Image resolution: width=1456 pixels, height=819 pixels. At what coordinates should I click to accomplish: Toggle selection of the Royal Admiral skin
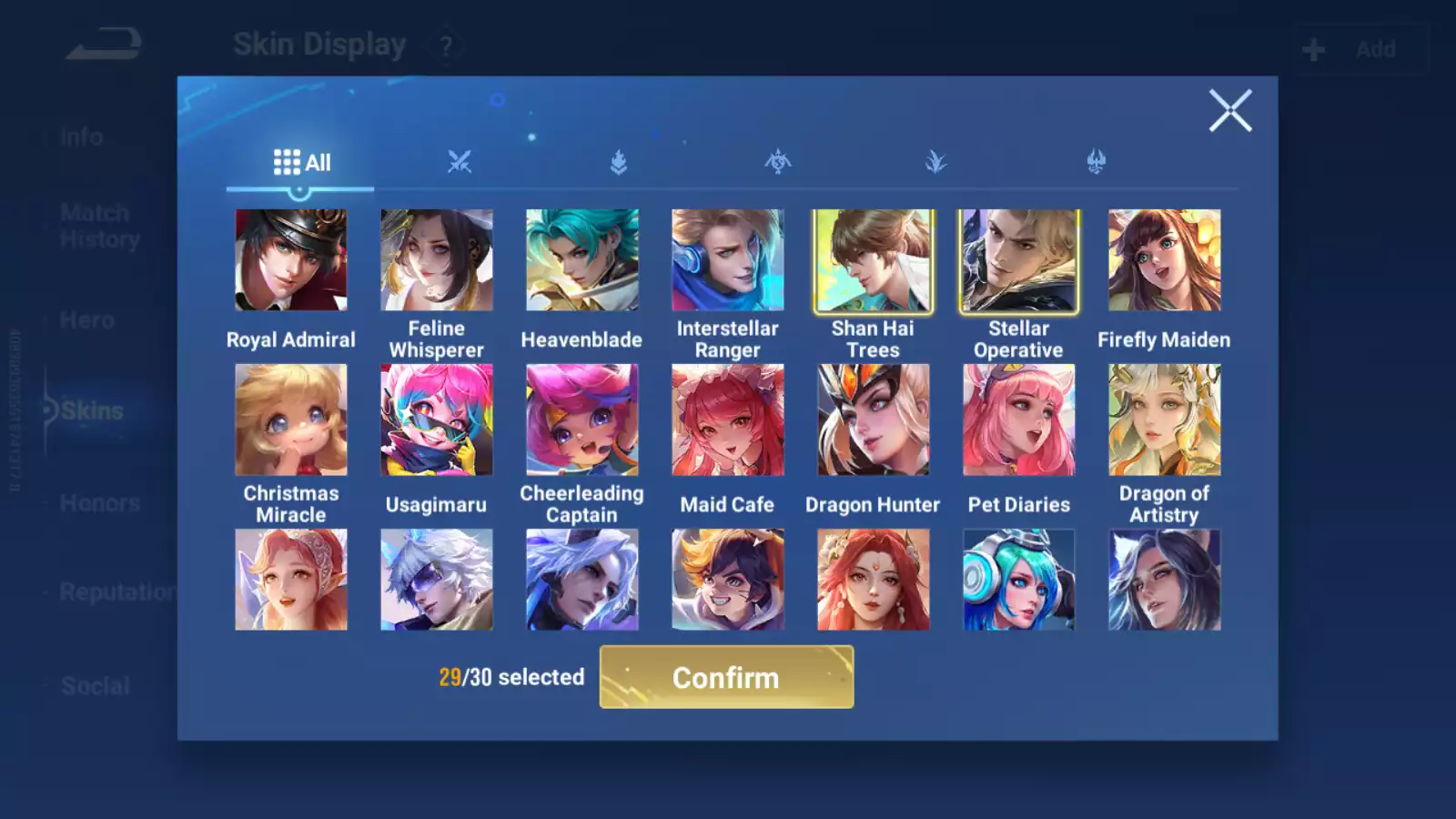click(x=290, y=259)
